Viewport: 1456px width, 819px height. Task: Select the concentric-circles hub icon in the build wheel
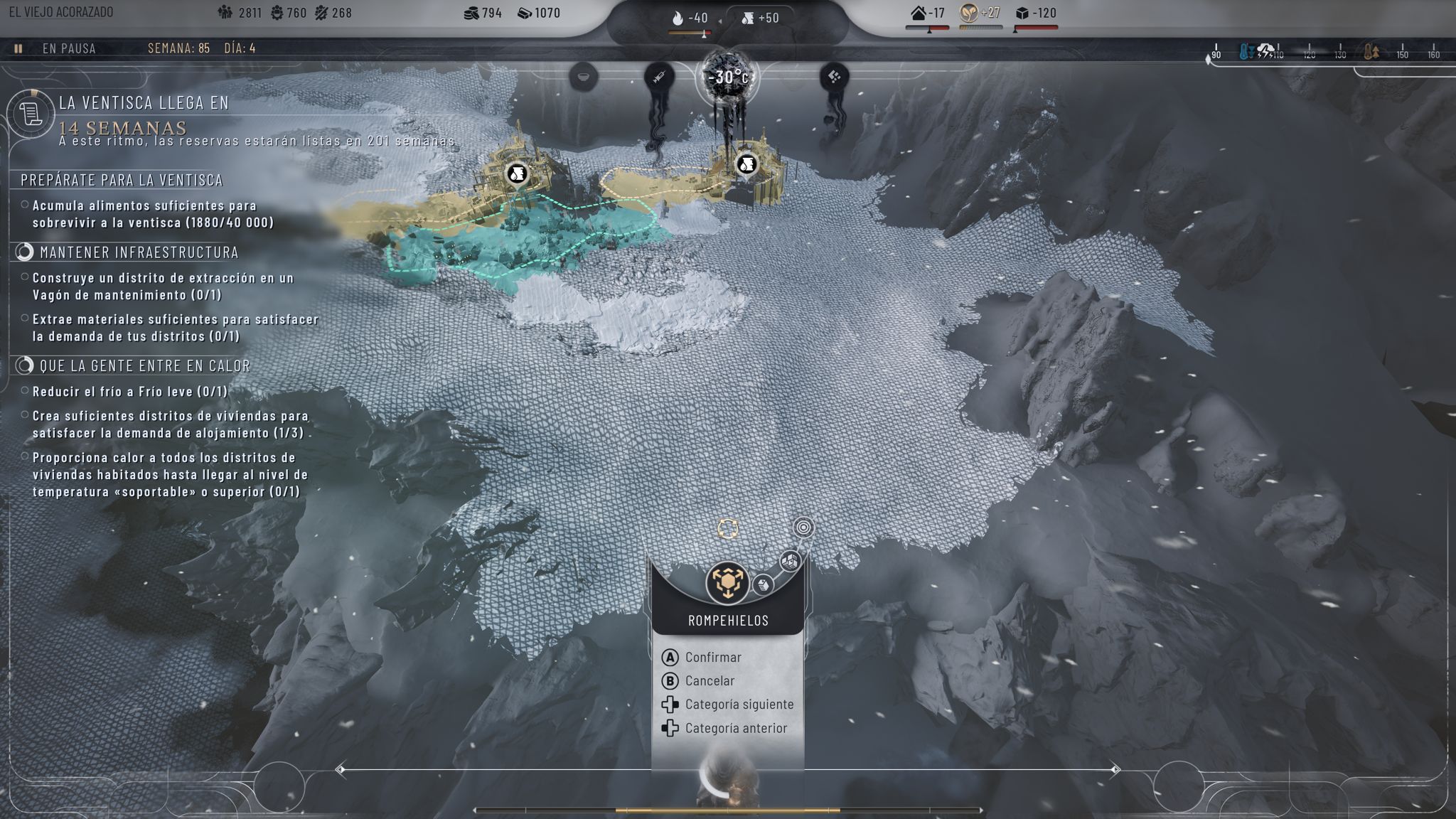(x=803, y=528)
